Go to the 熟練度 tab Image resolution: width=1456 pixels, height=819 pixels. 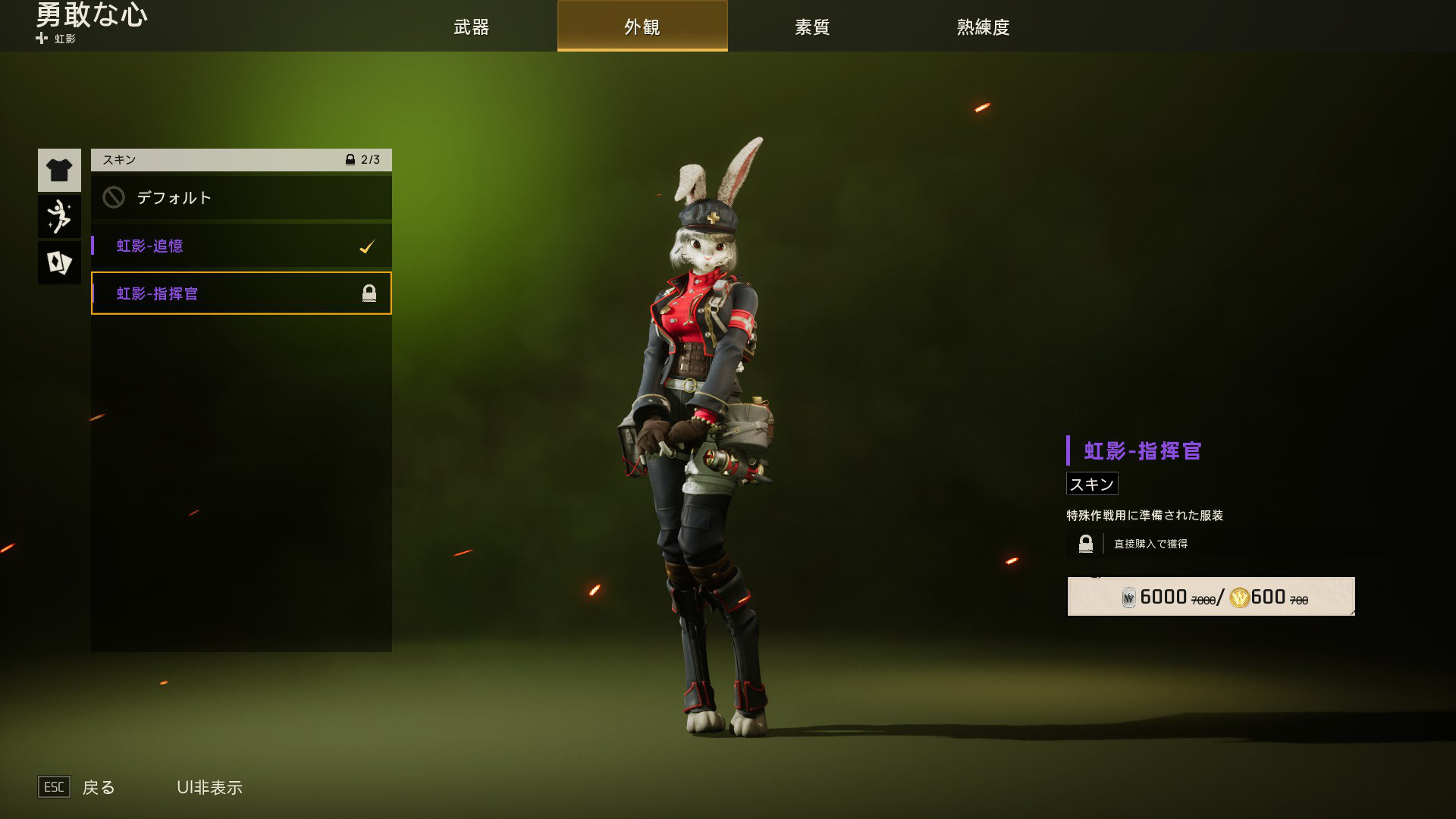pos(983,27)
